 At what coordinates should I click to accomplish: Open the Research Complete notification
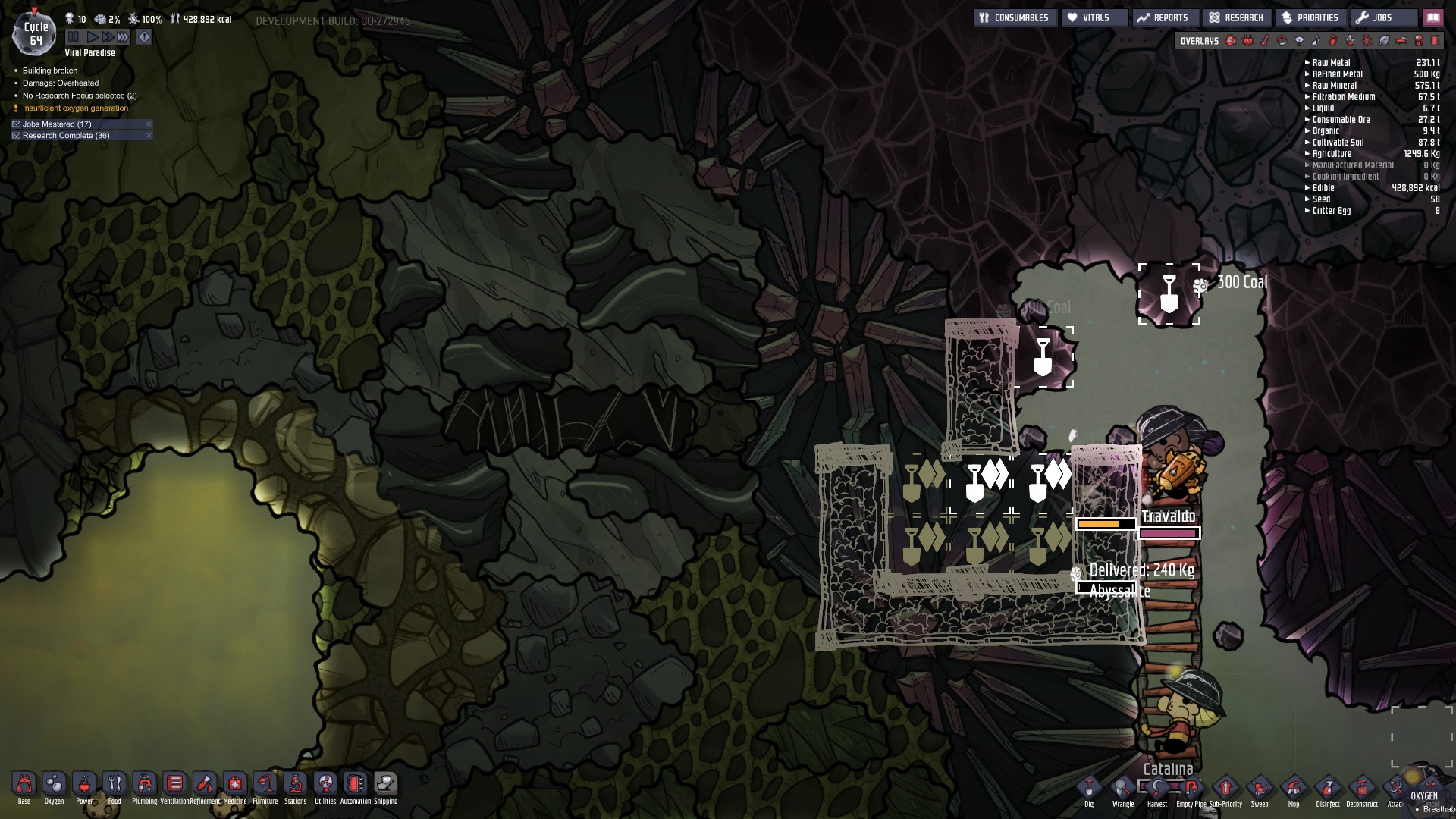click(x=66, y=136)
